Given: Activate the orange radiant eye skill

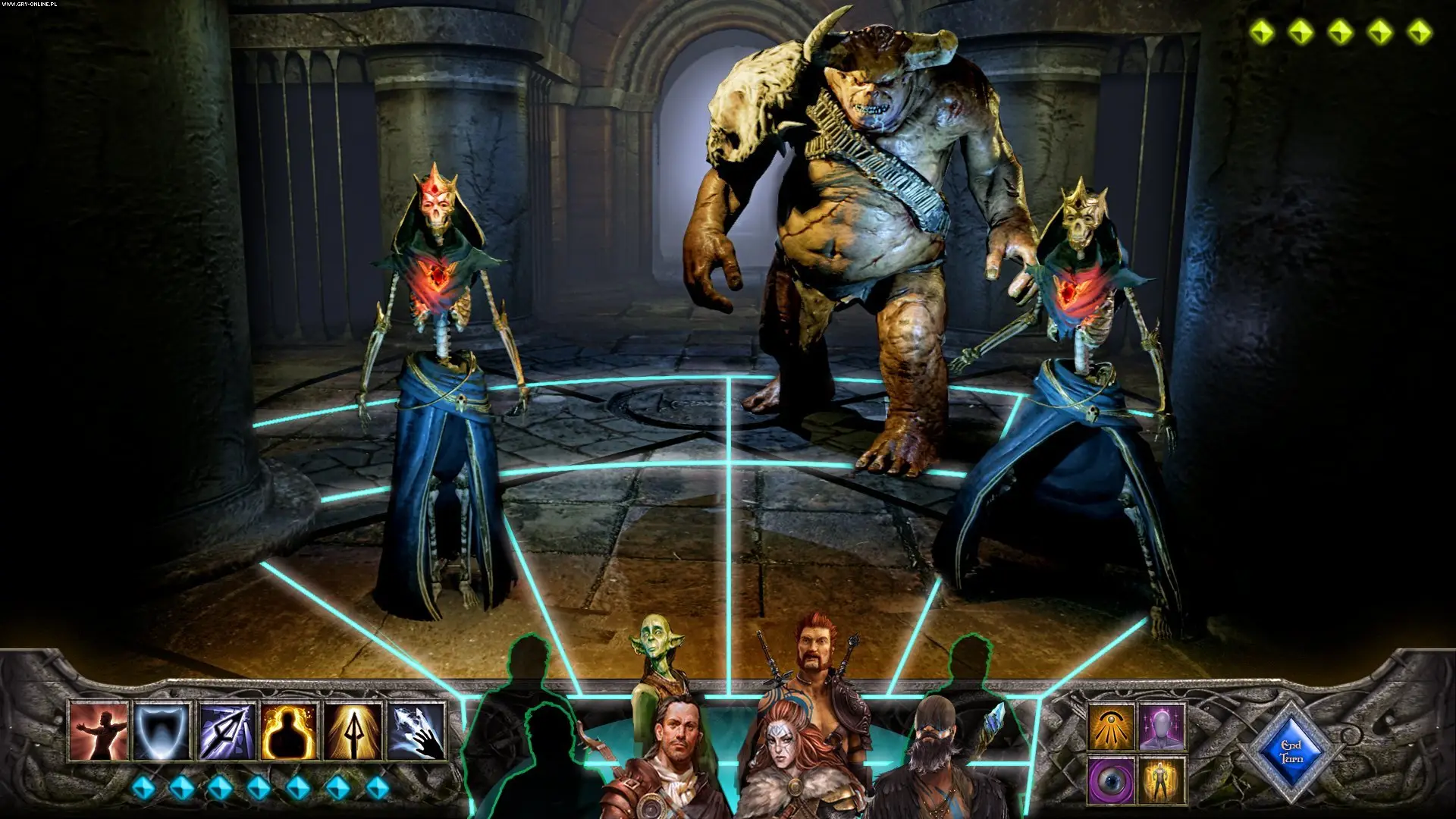Looking at the screenshot, I should (1112, 726).
